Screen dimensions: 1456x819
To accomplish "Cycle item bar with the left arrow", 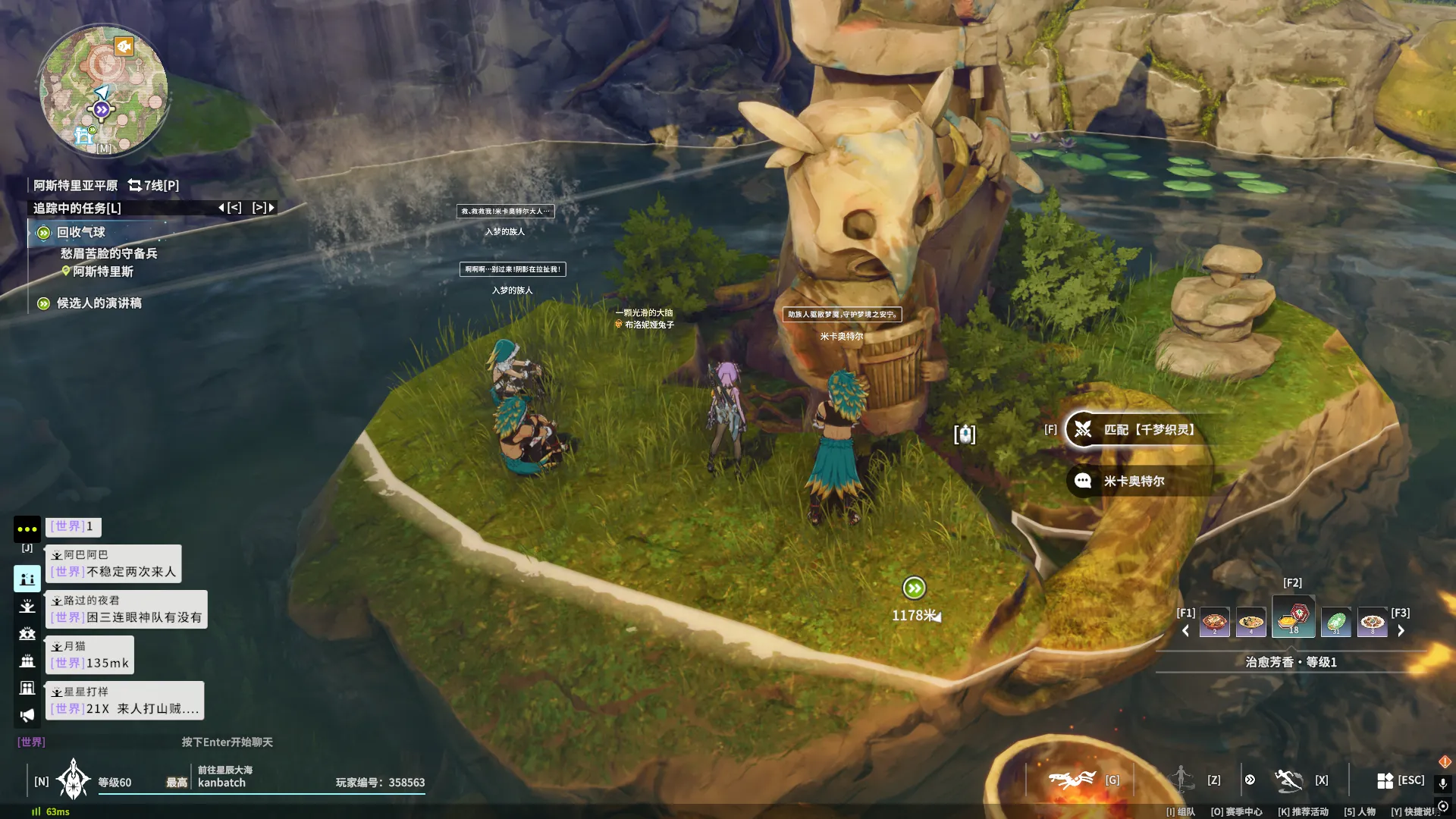I will click(1185, 631).
